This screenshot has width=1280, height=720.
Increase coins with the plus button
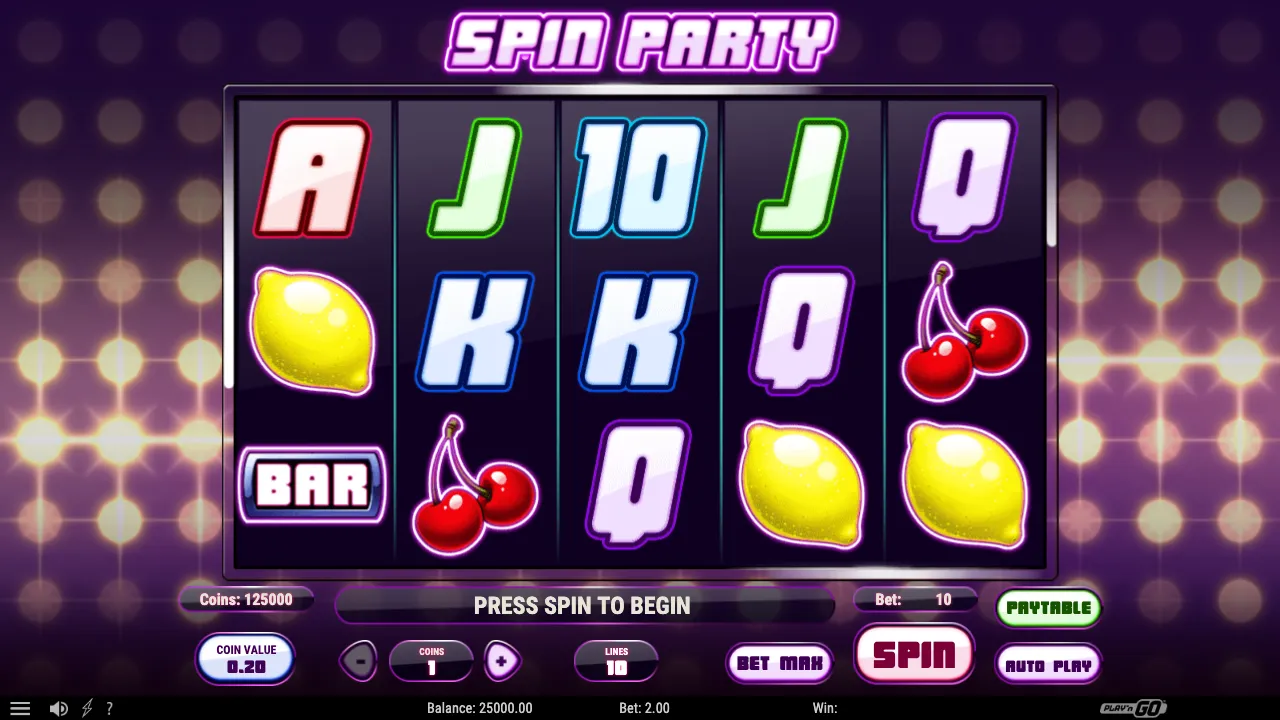[x=502, y=661]
